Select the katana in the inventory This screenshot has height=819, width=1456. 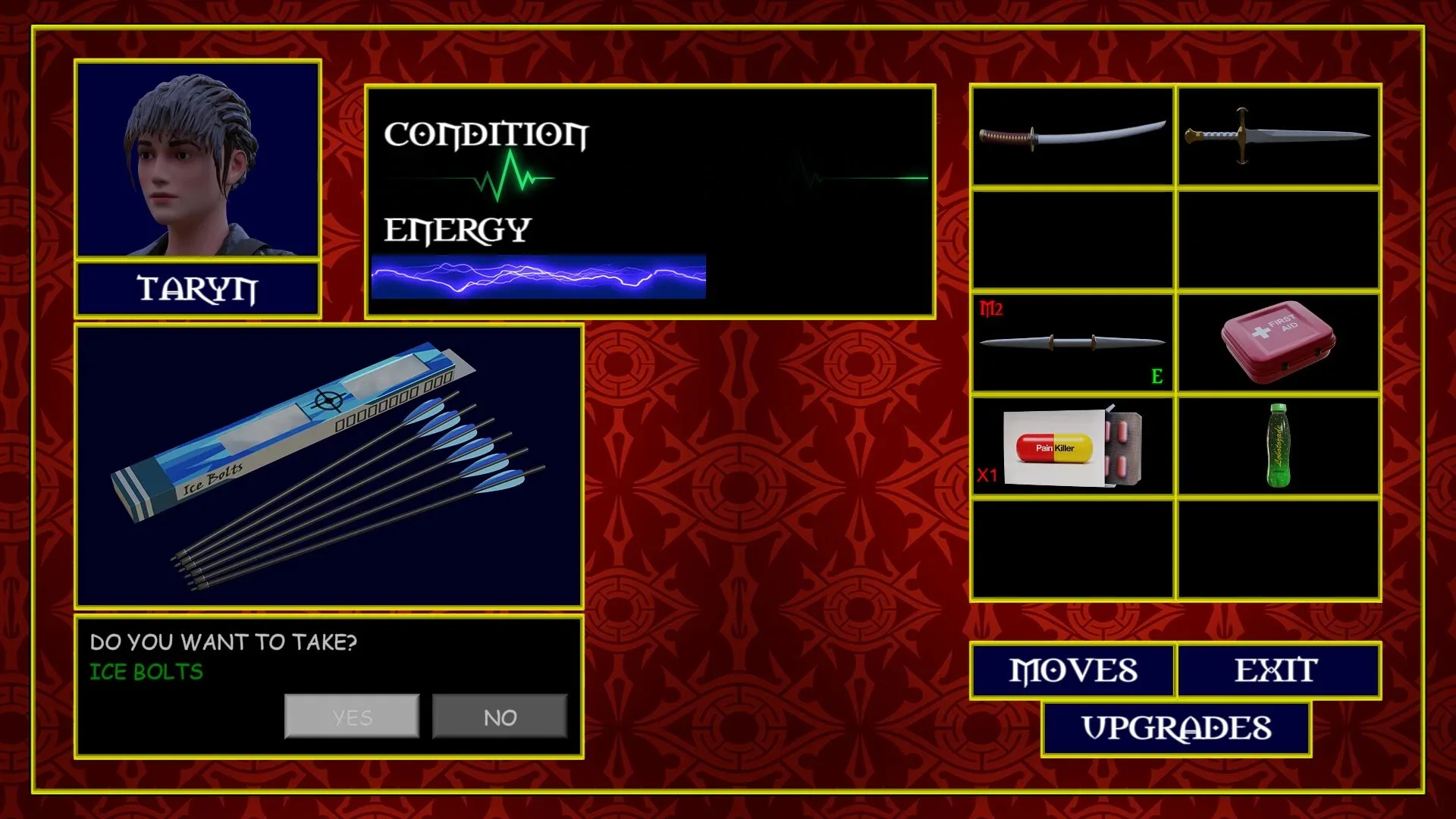click(1072, 136)
